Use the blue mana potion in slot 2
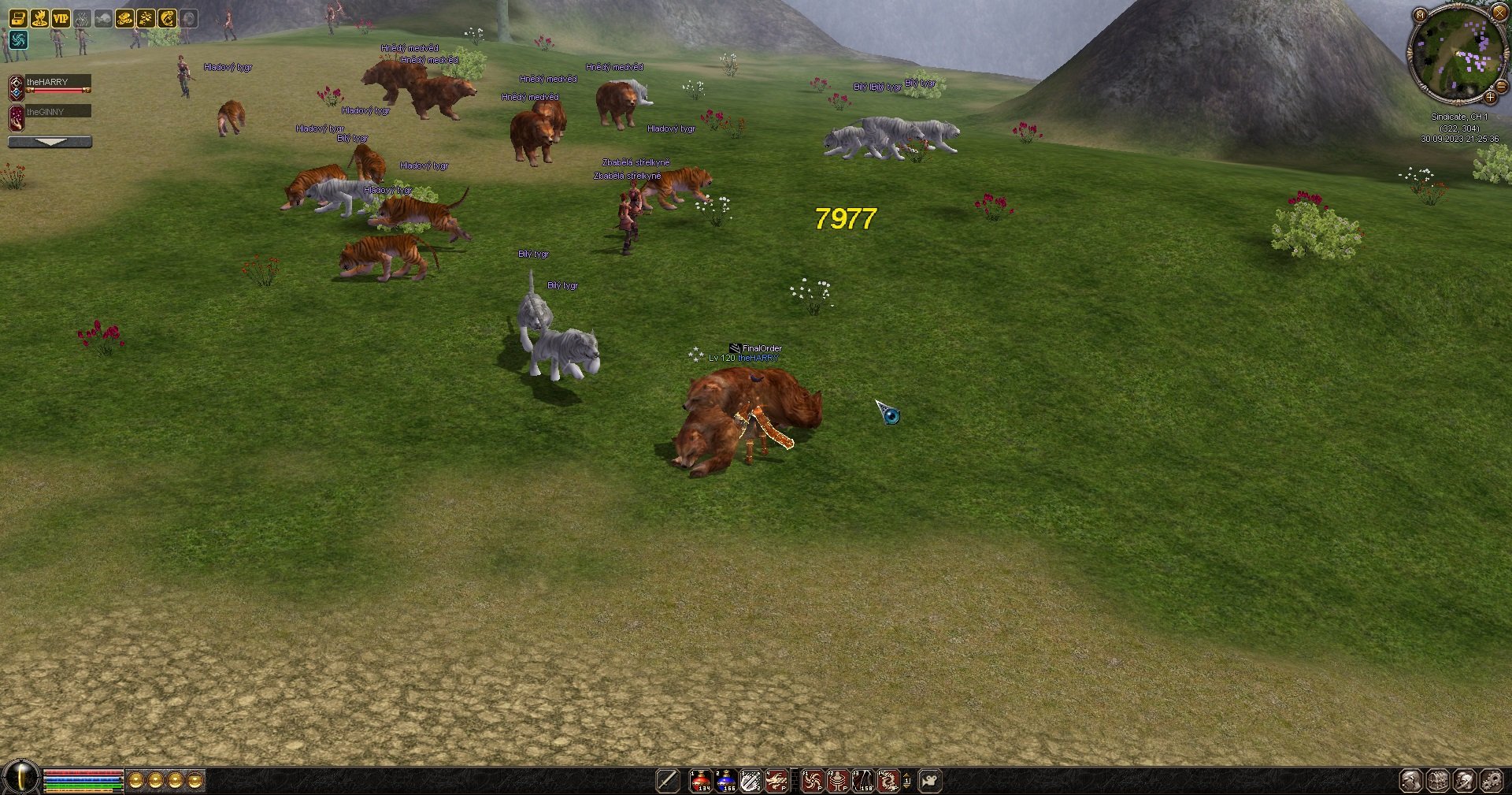This screenshot has width=1512, height=795. pos(725,780)
